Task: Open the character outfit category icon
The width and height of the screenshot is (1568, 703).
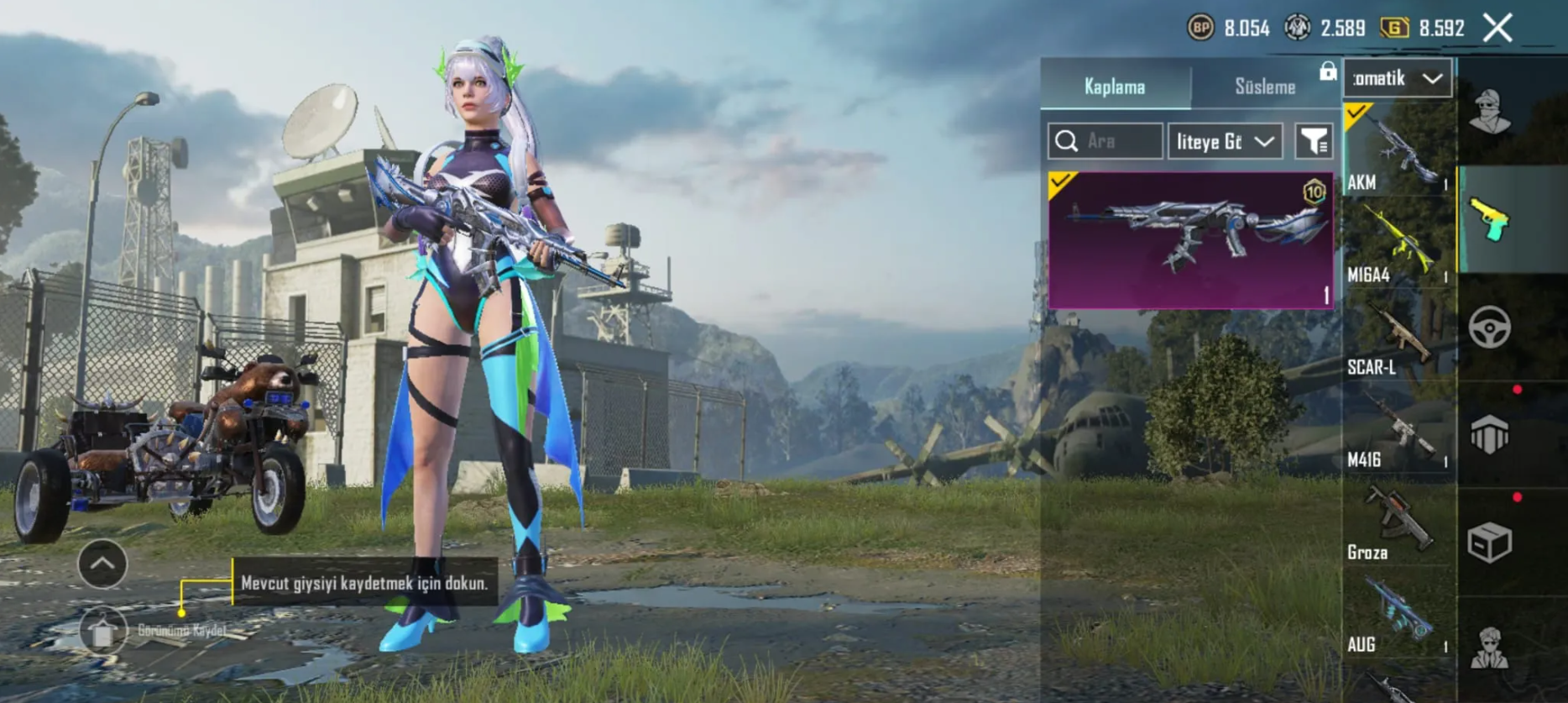Action: pyautogui.click(x=1490, y=113)
